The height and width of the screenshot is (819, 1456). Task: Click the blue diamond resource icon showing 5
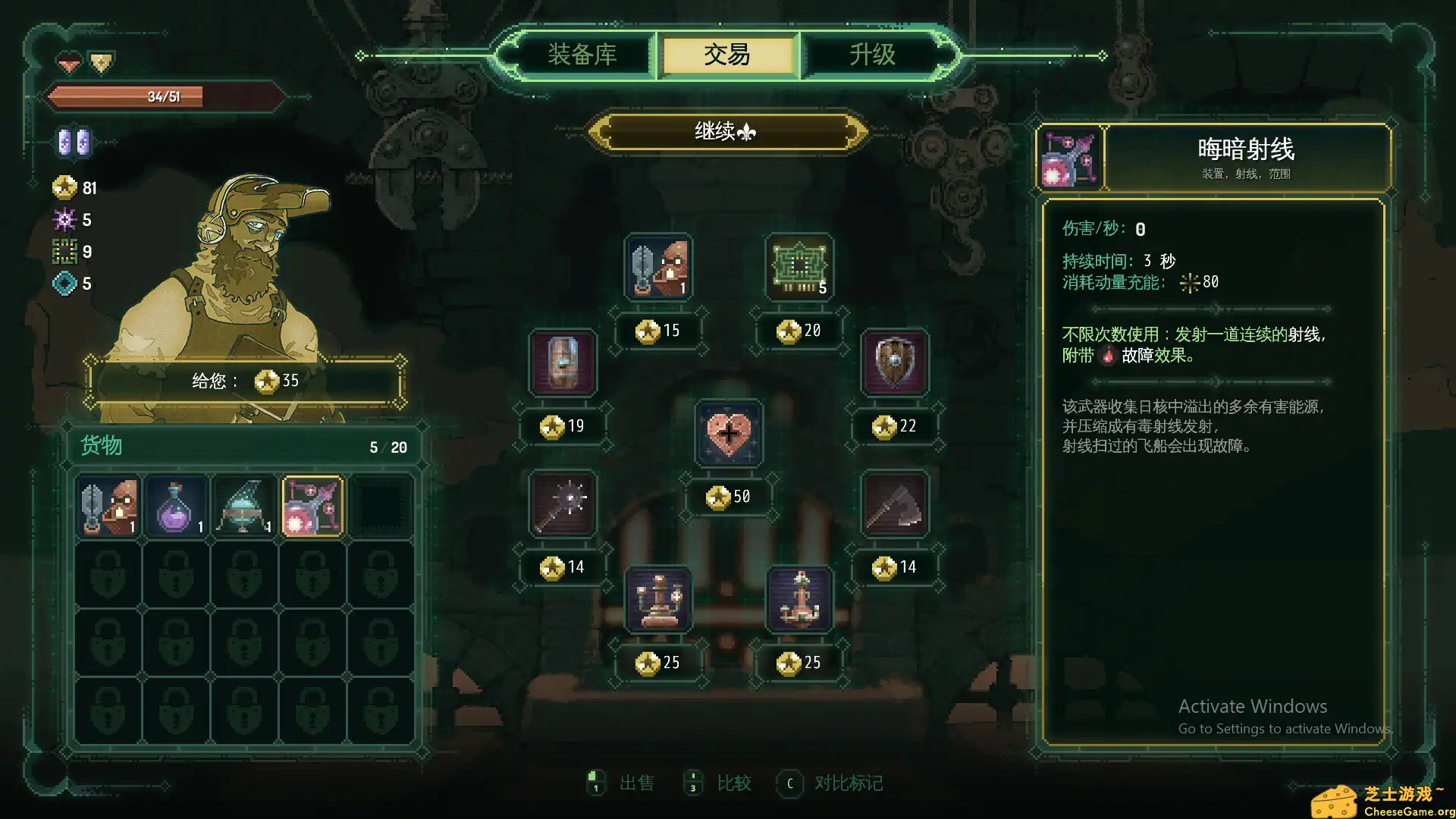tap(64, 282)
